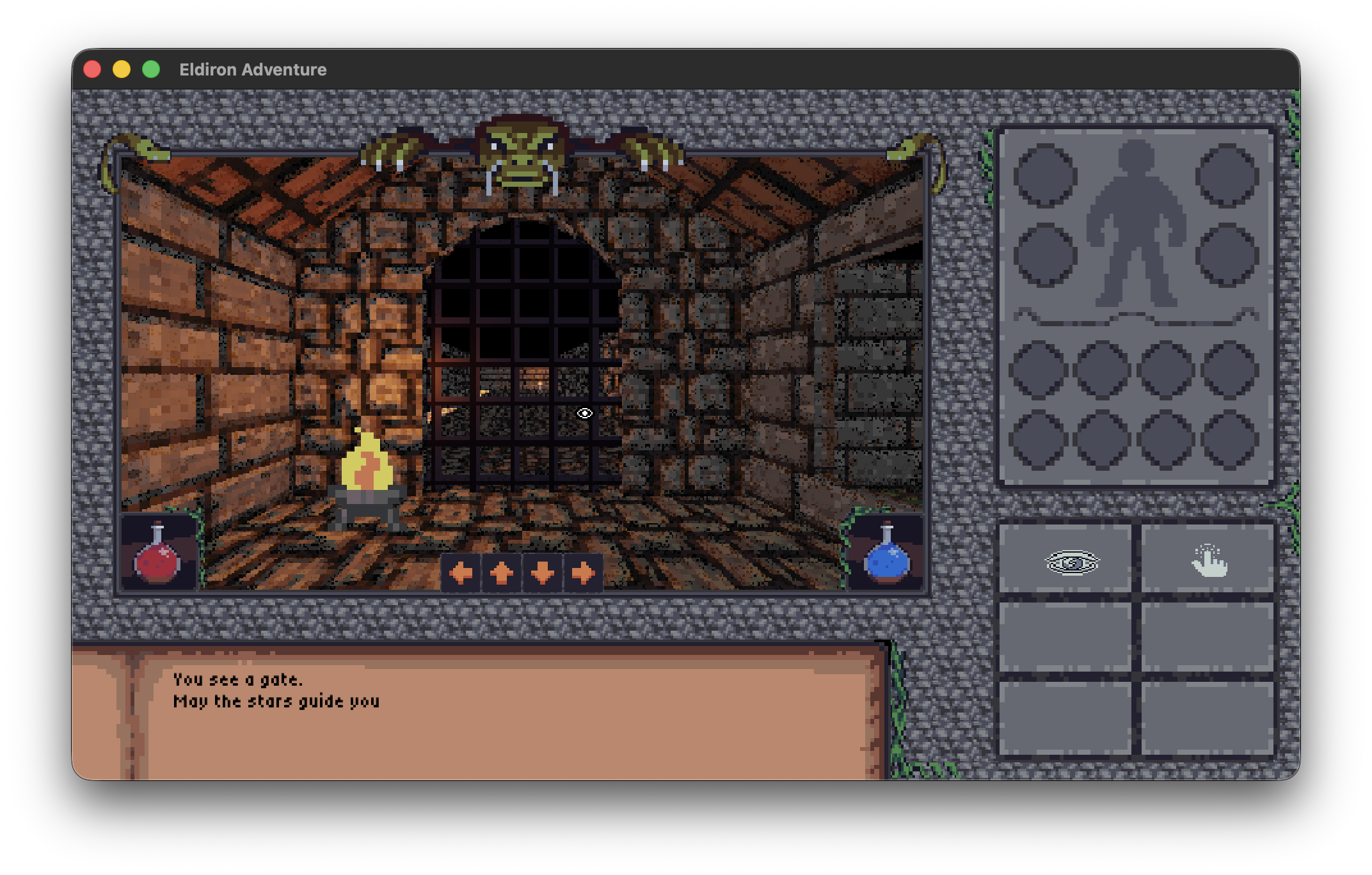Click the green demon face above the viewport

(x=520, y=150)
